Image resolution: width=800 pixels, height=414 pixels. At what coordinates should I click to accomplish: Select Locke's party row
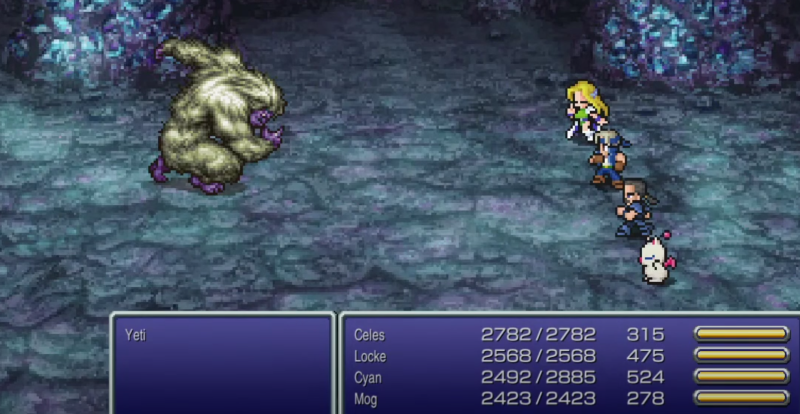click(x=369, y=356)
